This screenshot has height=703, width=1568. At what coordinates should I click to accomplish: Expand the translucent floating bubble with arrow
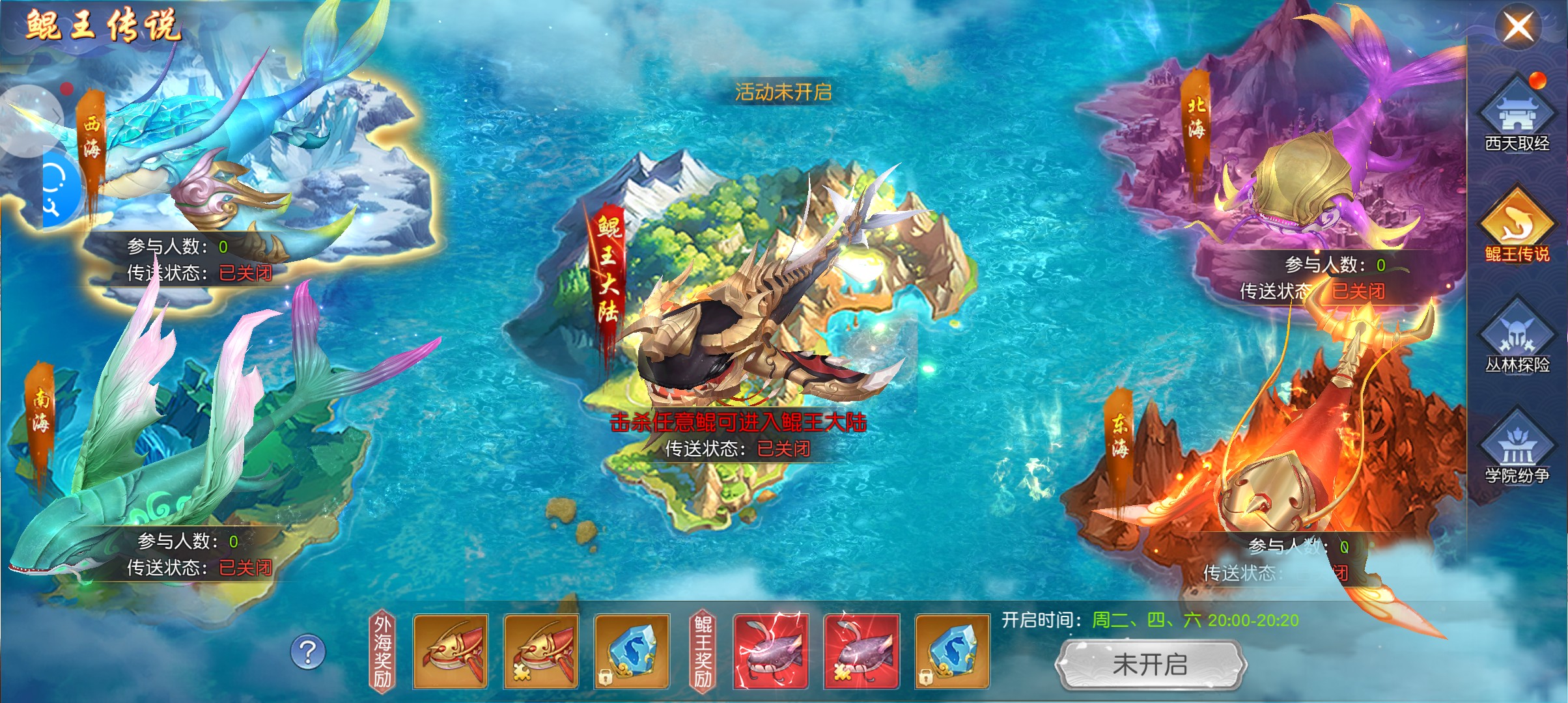[29, 120]
